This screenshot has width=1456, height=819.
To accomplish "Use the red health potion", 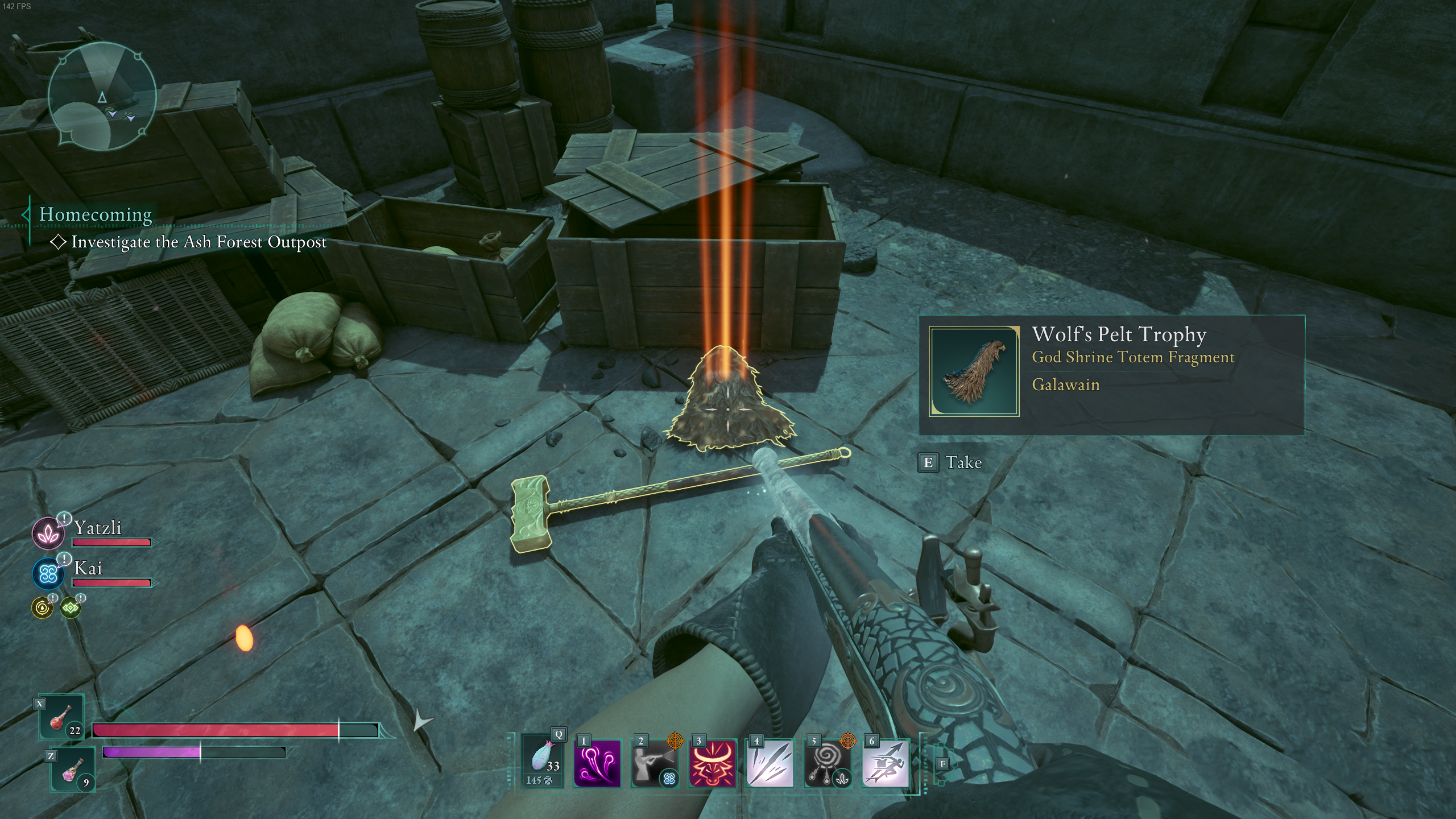I will click(x=61, y=718).
